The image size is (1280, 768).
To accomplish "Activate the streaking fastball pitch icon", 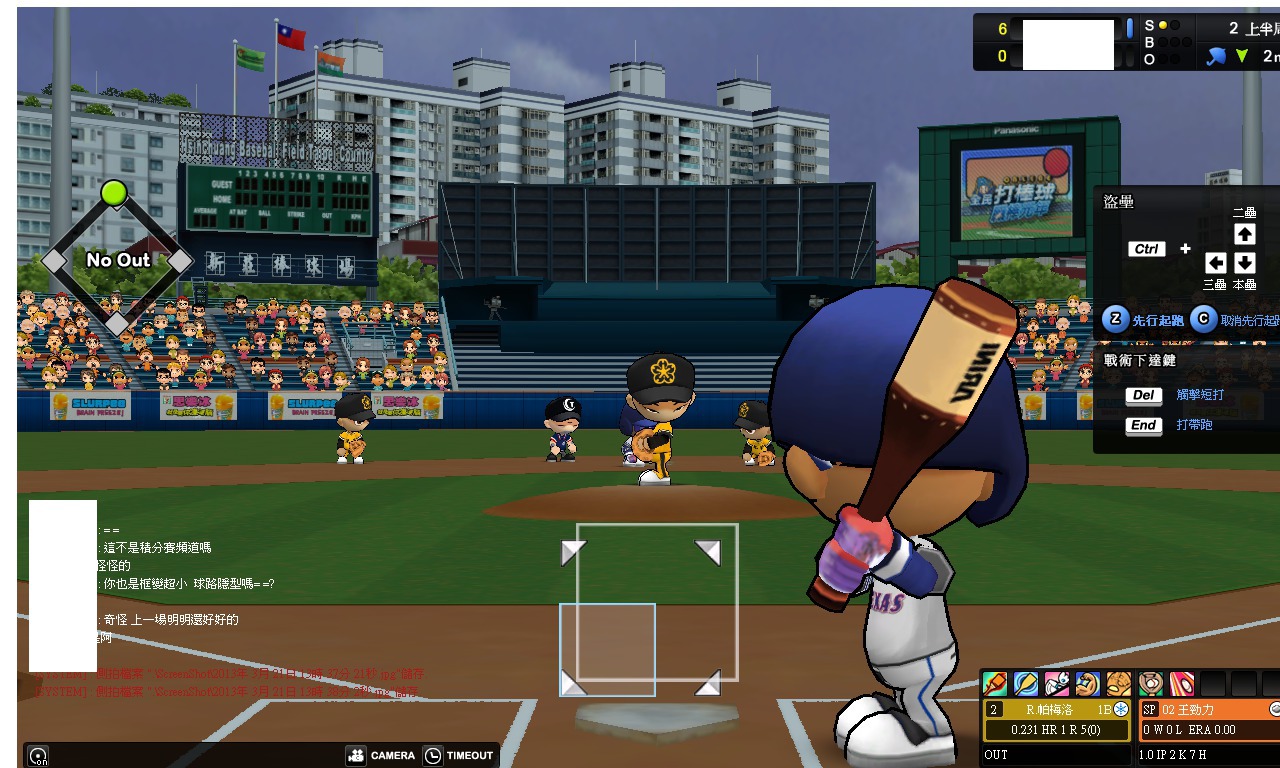I will 1182,684.
